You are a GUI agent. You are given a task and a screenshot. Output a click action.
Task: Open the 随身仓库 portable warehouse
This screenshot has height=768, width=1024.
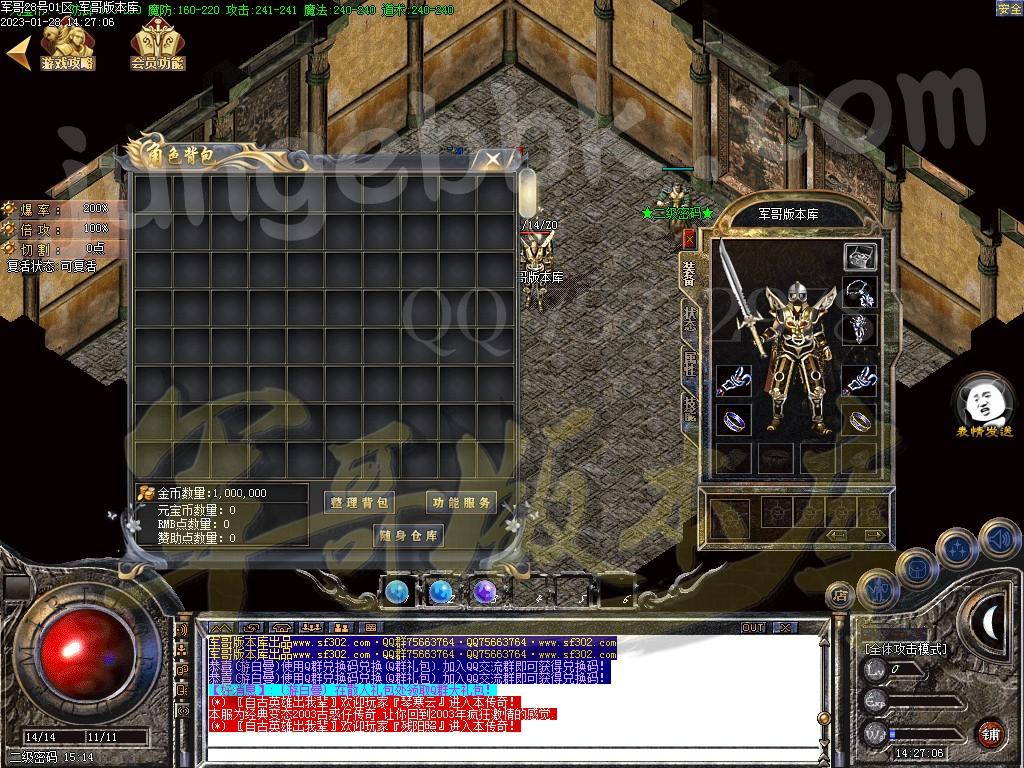(409, 535)
